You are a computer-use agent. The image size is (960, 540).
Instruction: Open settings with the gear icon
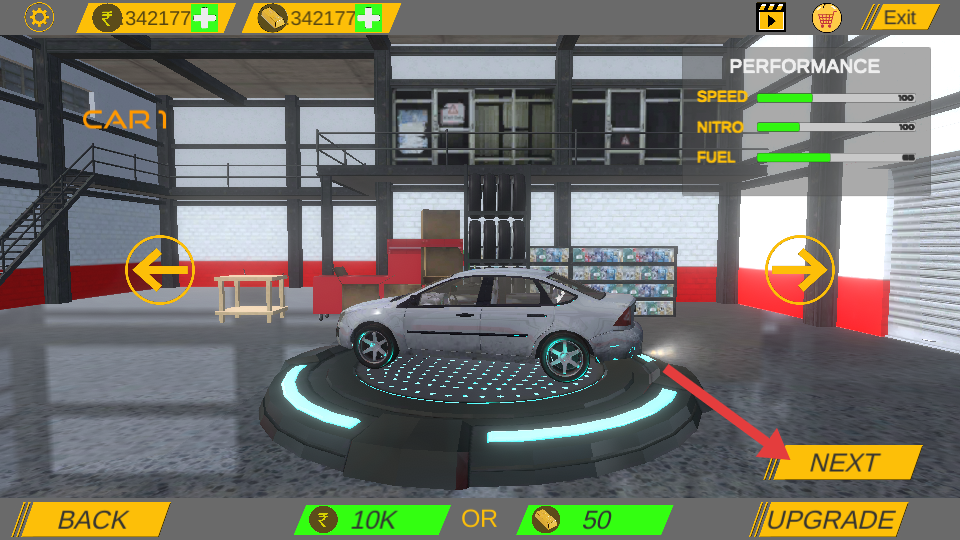tap(39, 17)
